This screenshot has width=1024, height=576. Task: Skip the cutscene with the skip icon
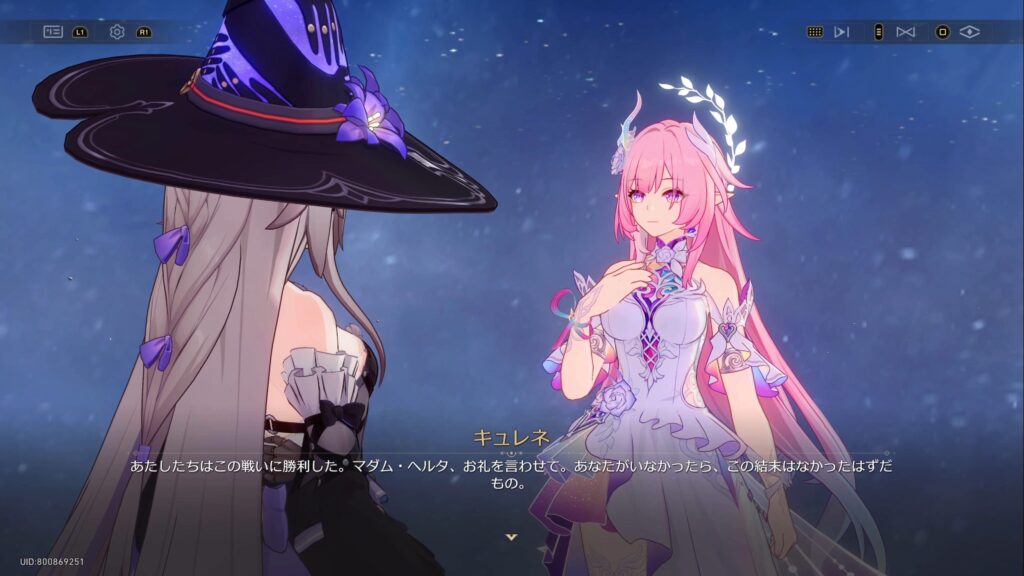point(842,32)
